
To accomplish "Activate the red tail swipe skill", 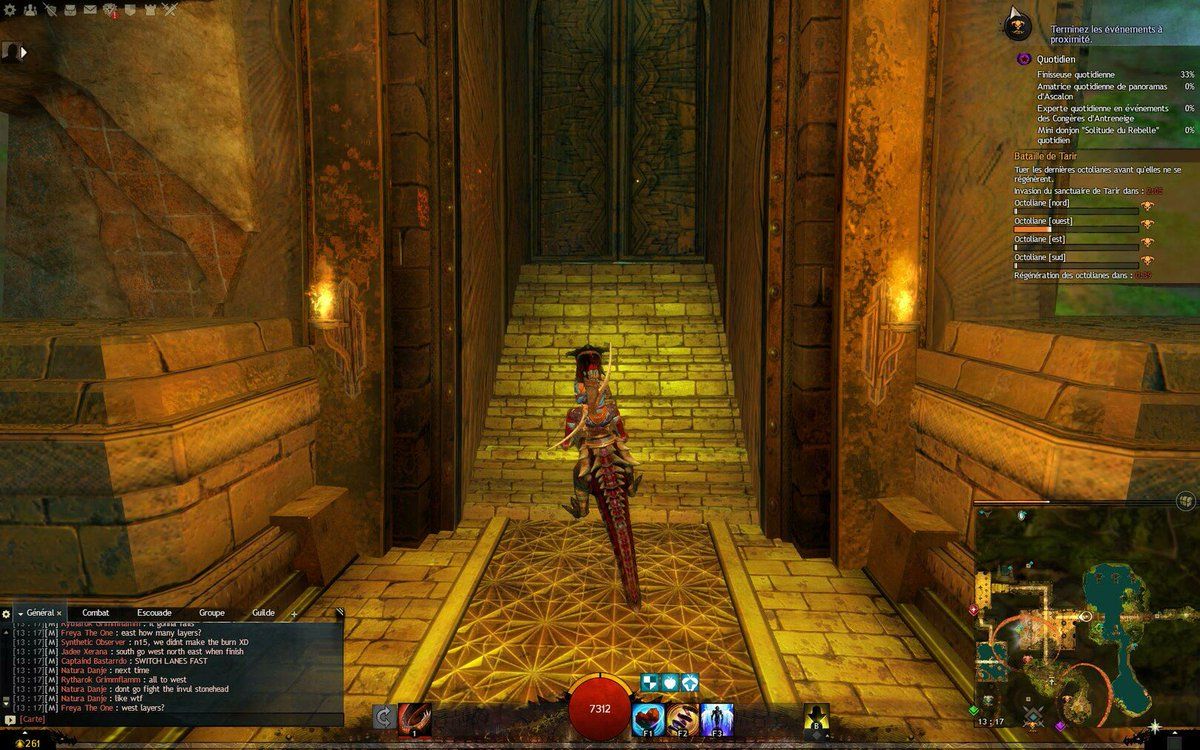I will pos(414,717).
